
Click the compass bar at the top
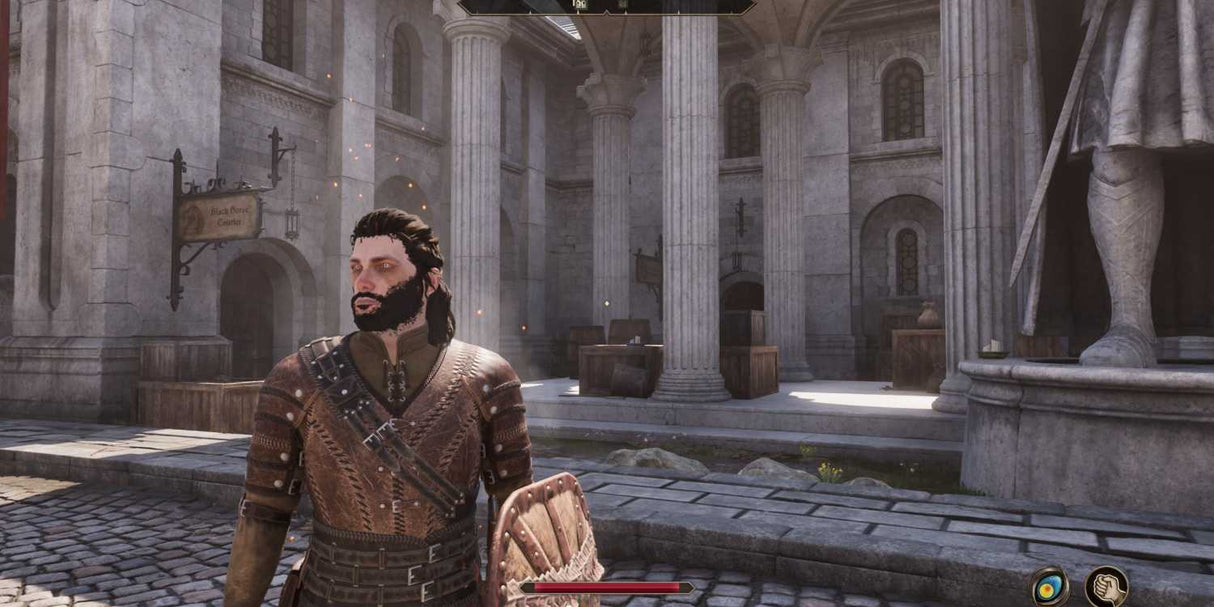click(607, 7)
